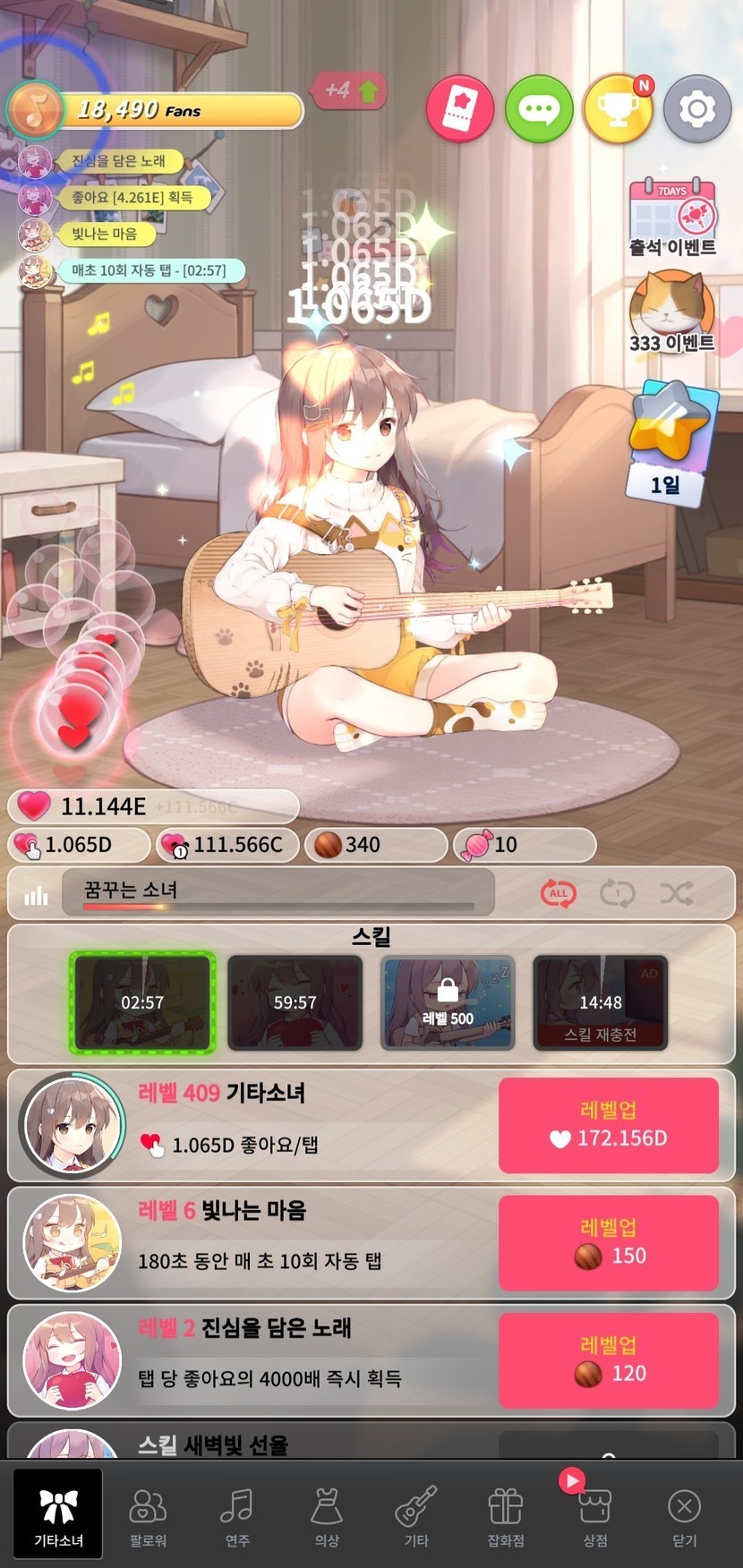Switch to the 팔로워 tab
The width and height of the screenshot is (743, 1568).
148,1513
